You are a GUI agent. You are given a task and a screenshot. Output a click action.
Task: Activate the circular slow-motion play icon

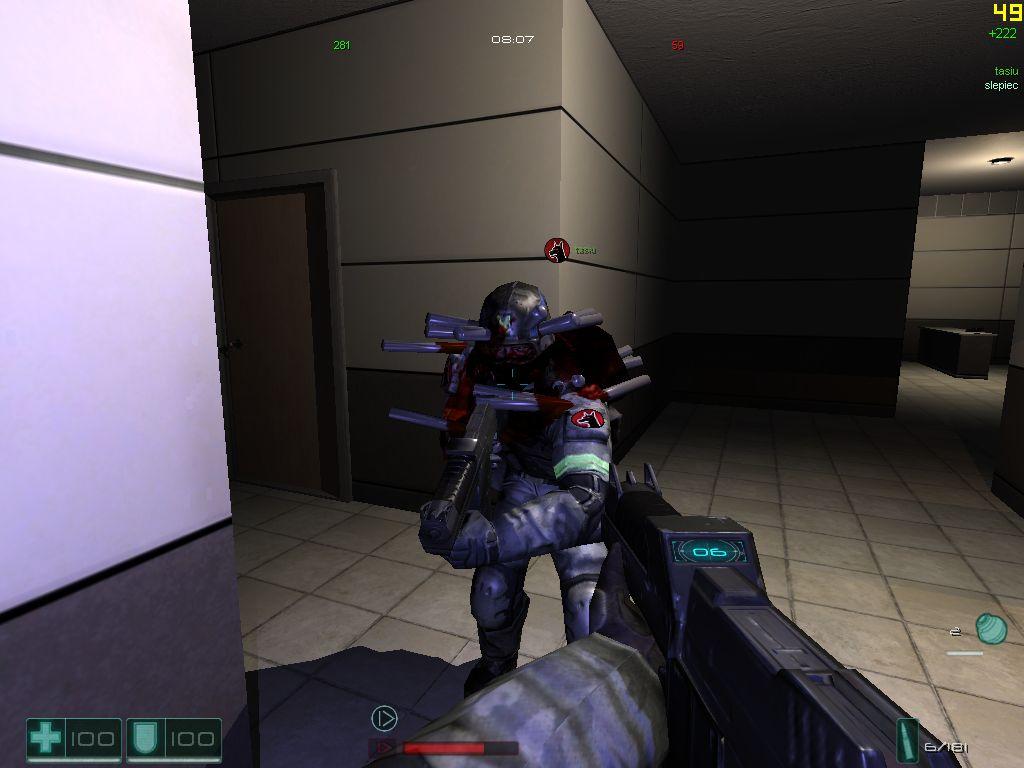tap(384, 717)
